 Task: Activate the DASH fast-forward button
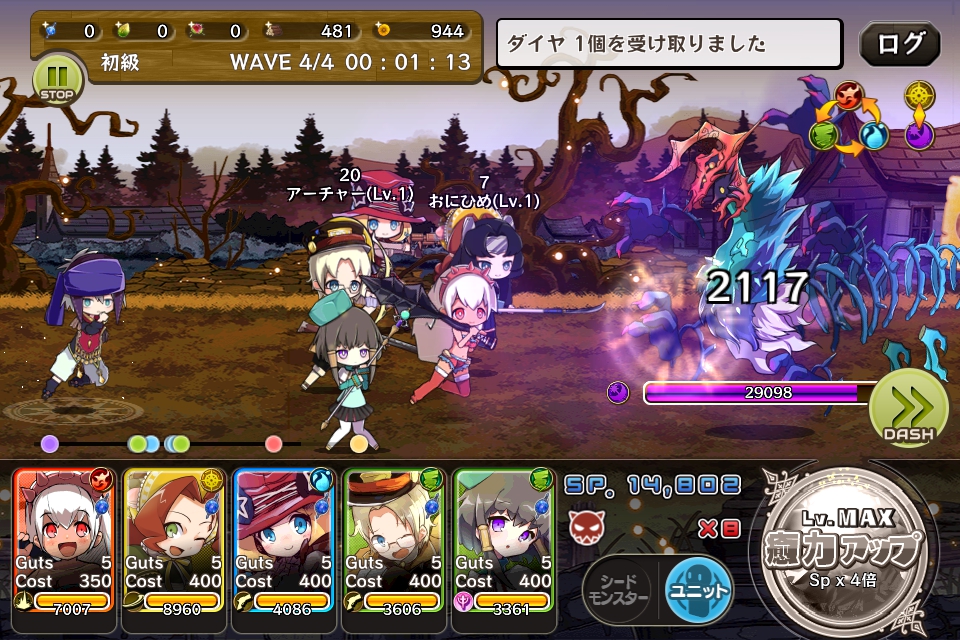pos(908,407)
